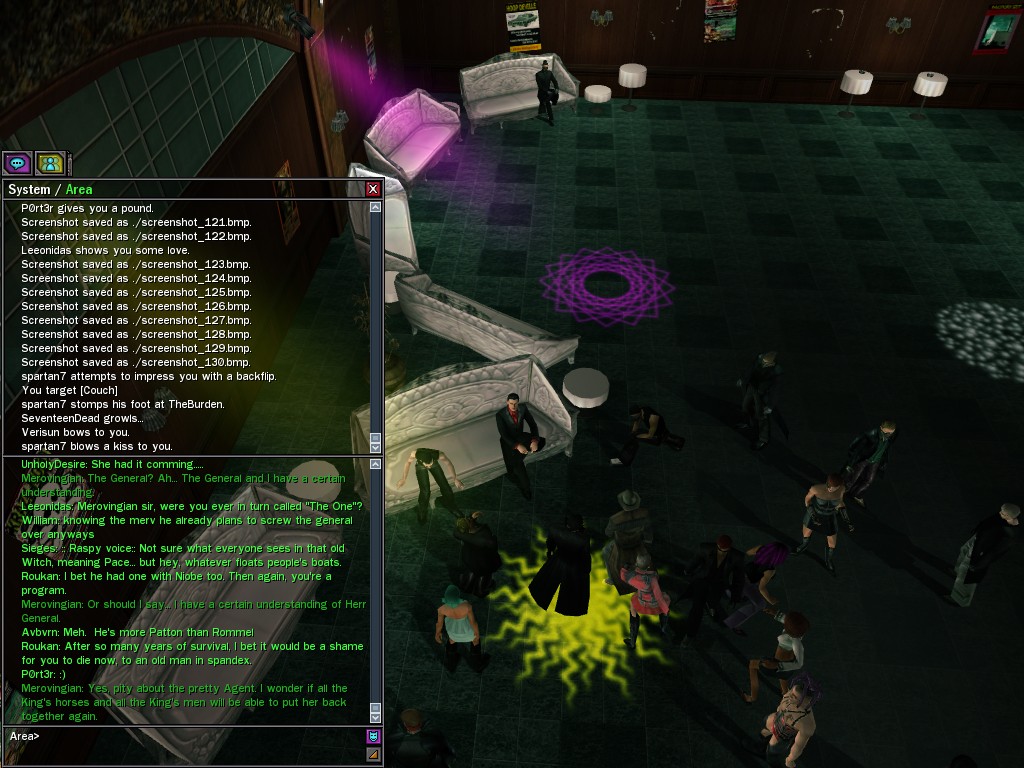Select the "System / Area" window title bar
Viewport: 1024px width, 768px height.
coord(180,189)
